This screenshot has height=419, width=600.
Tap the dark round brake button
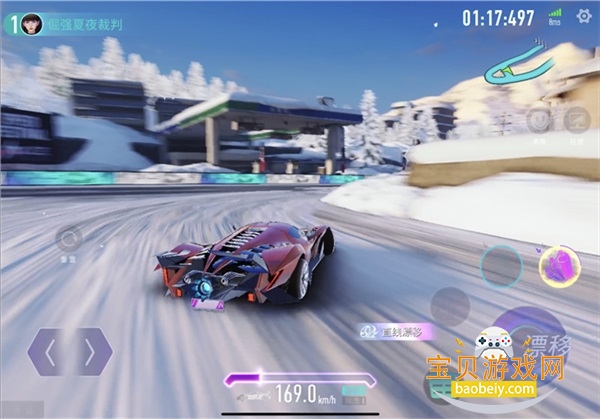[x=448, y=307]
